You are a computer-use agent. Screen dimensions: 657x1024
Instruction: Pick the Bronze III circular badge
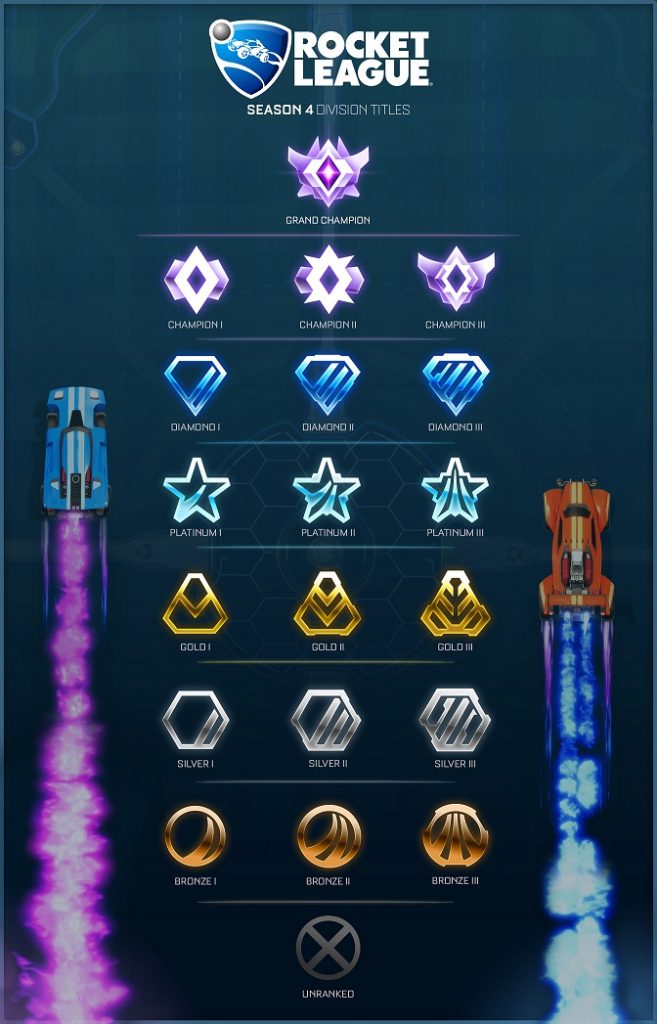(455, 837)
